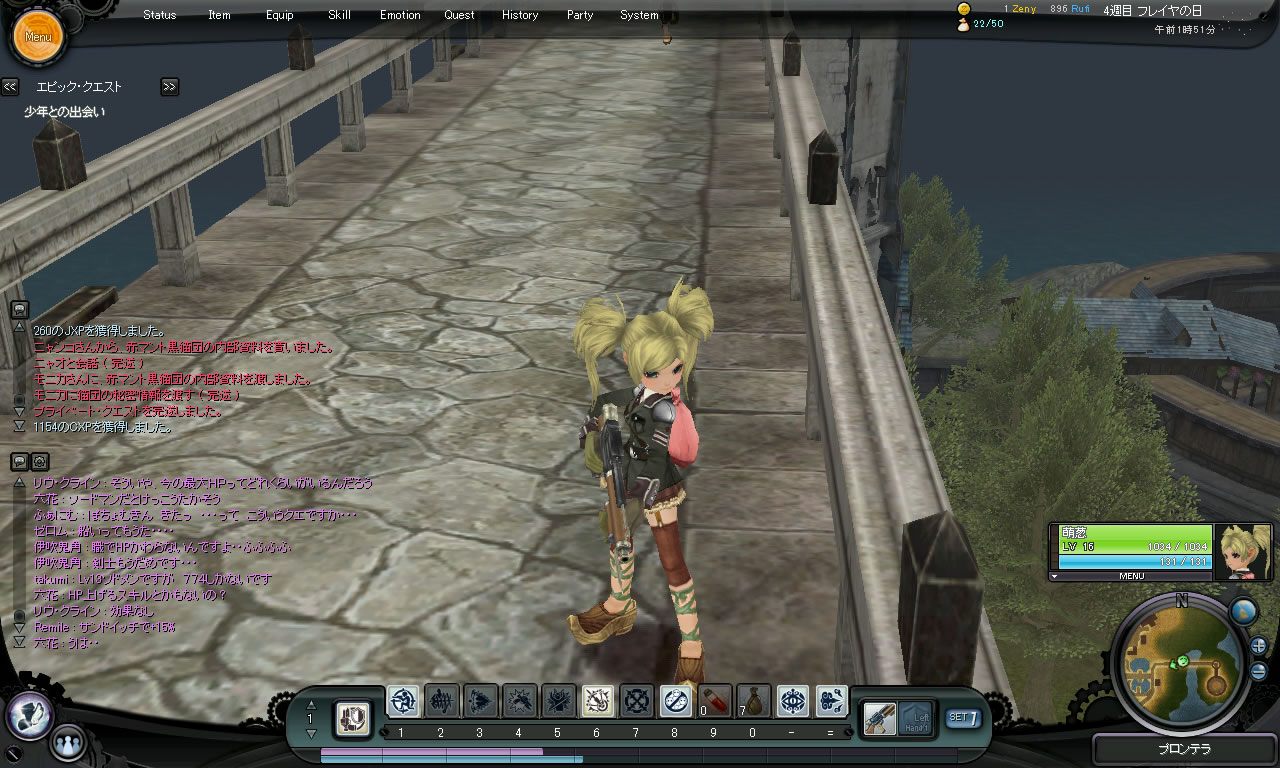Use the red potion in hotbar slot 9
This screenshot has height=768, width=1280.
click(714, 701)
